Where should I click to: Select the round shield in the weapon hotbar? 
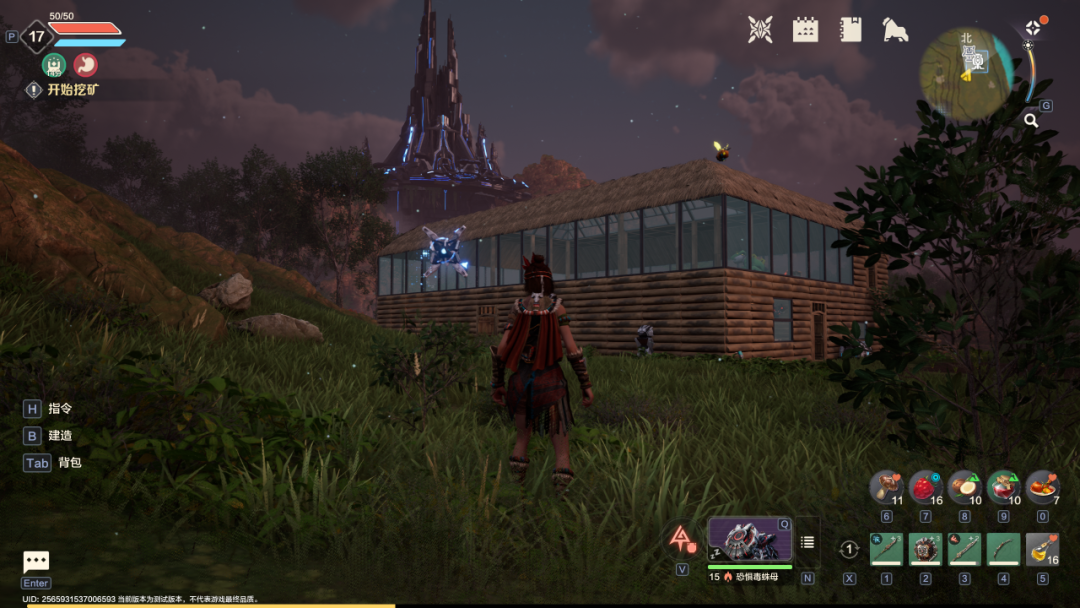click(925, 549)
